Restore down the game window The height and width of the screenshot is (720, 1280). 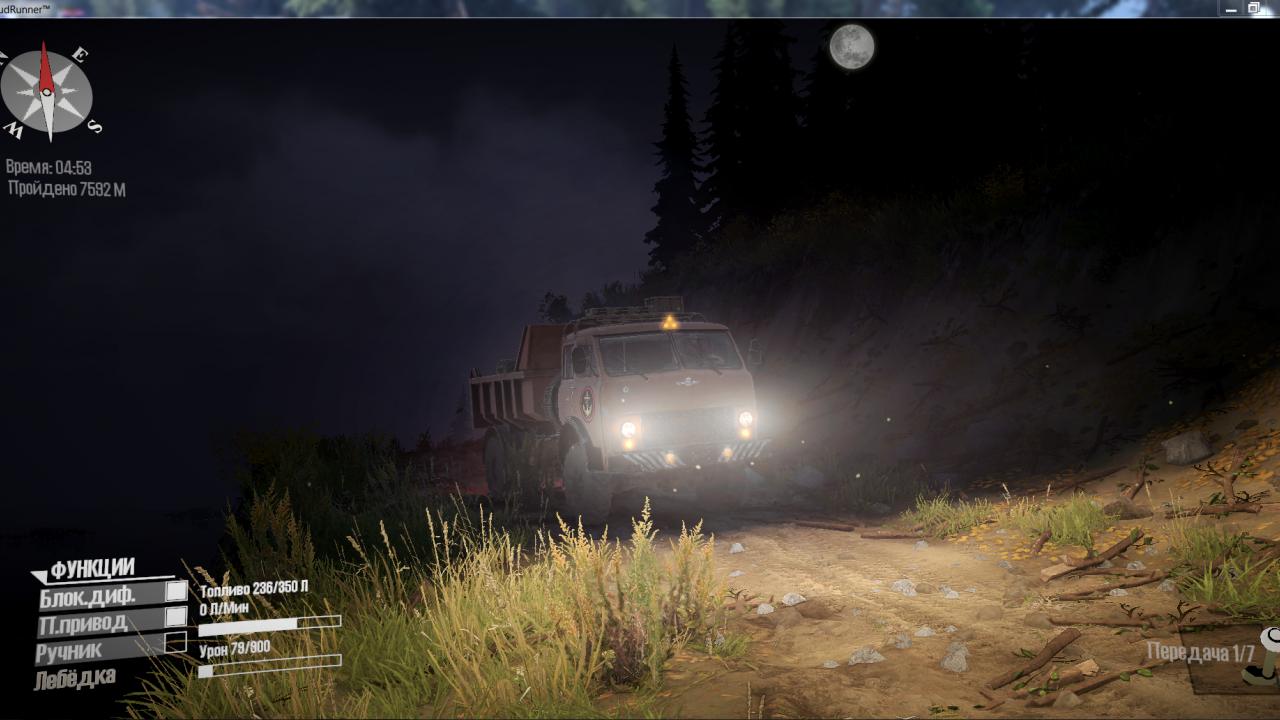(x=1255, y=8)
